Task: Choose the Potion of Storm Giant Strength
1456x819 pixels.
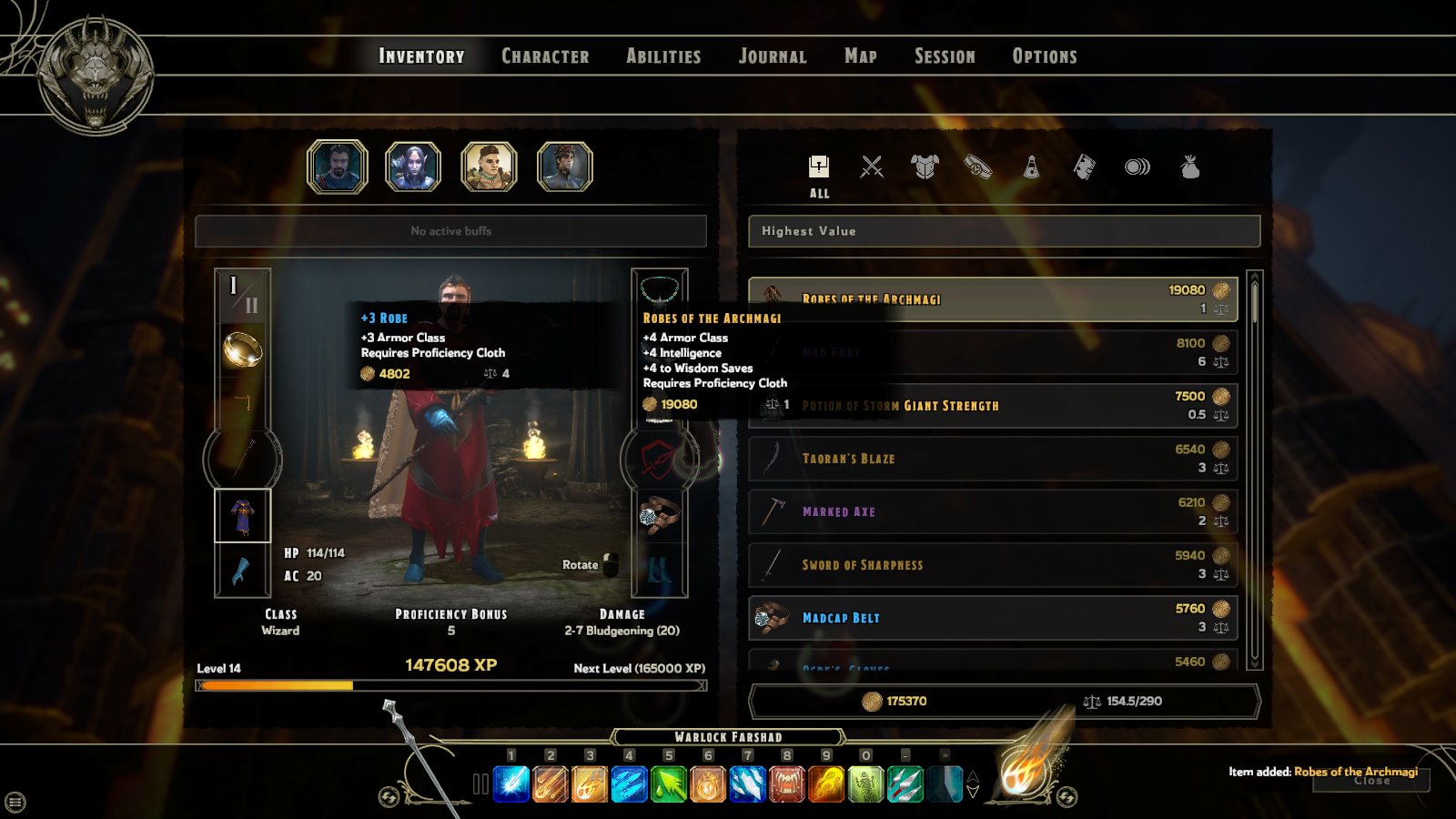Action: 993,406
